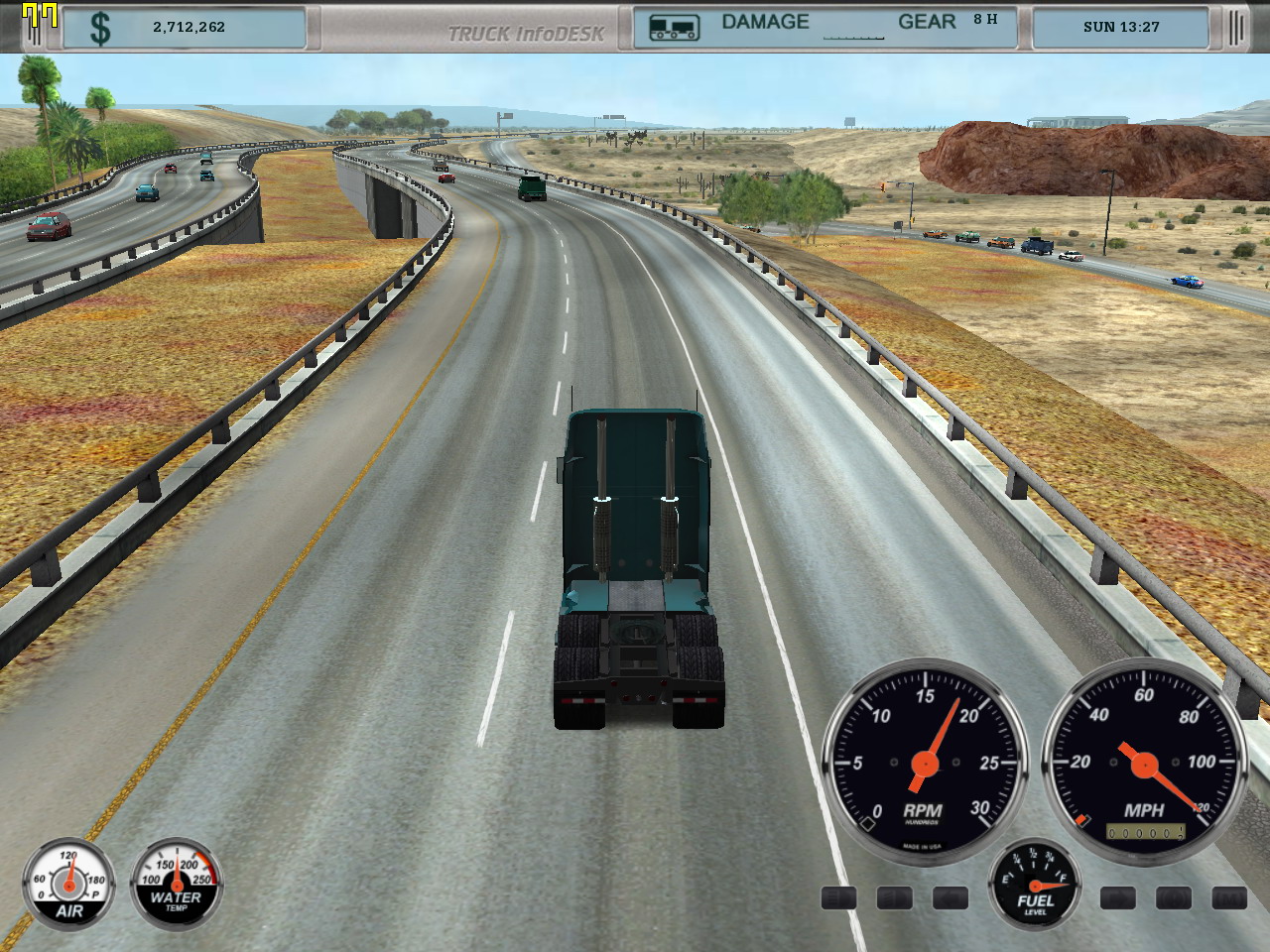
Task: Toggle the low beam headlight indicator
Action: pos(894,898)
